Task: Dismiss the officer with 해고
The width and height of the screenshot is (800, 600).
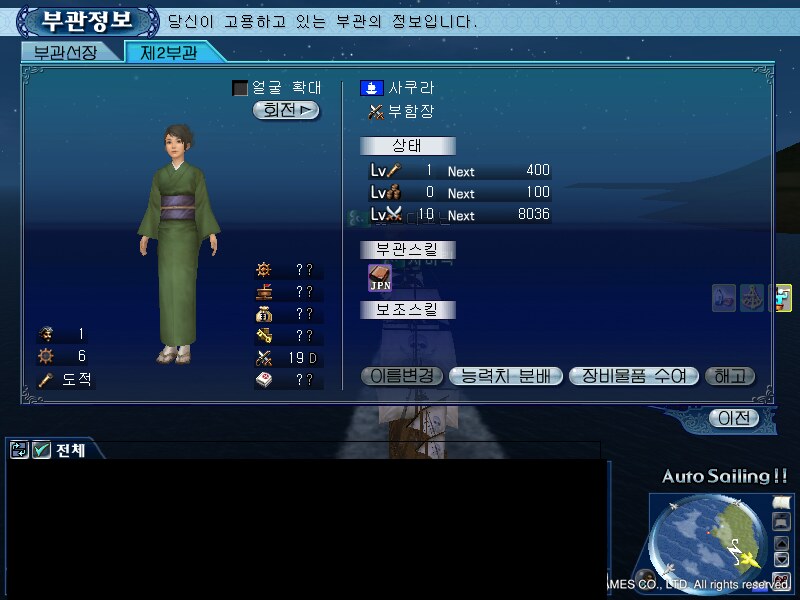Action: (730, 376)
